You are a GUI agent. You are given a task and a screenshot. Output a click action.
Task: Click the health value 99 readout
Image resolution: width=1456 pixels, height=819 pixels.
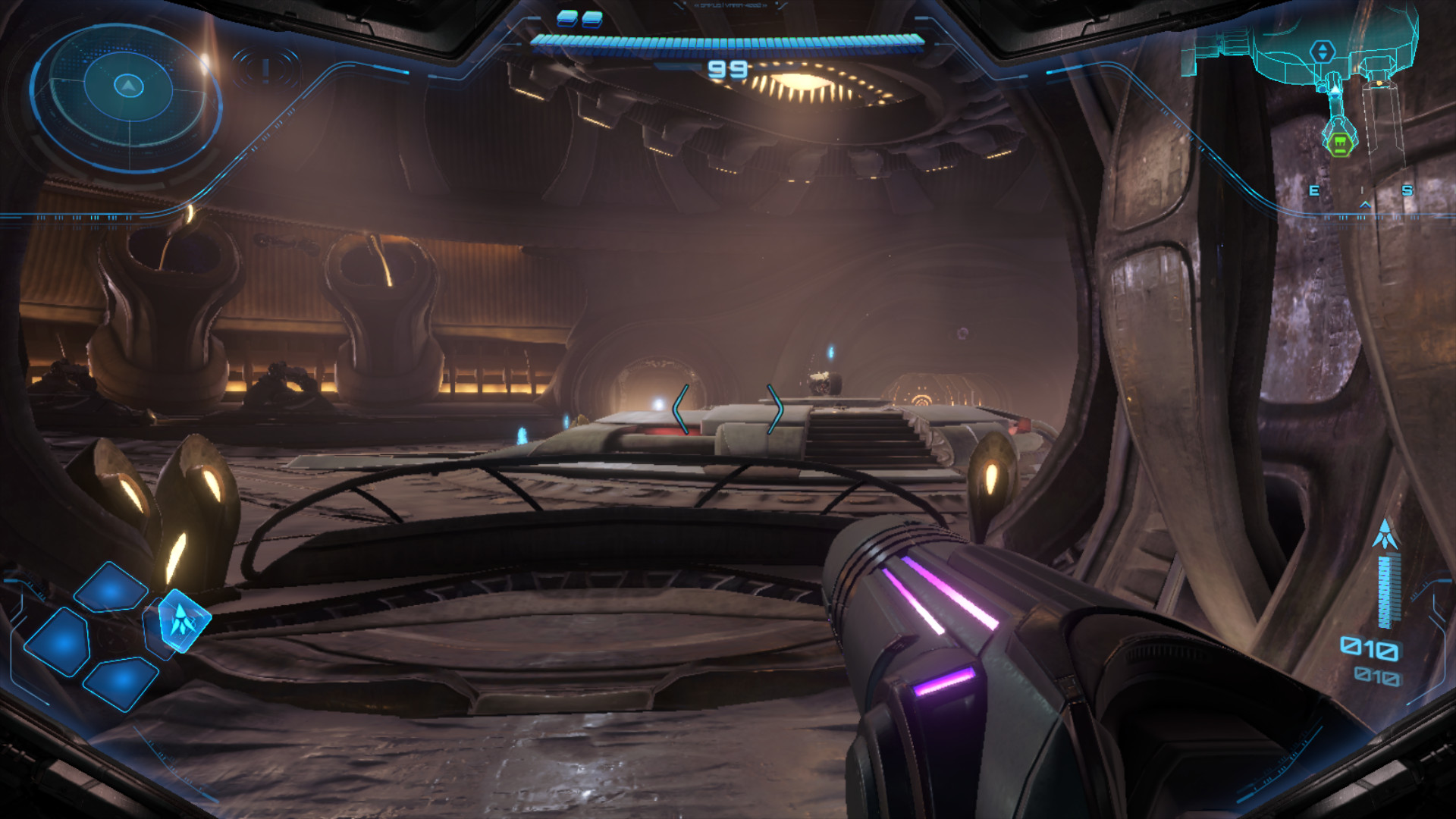(x=727, y=69)
